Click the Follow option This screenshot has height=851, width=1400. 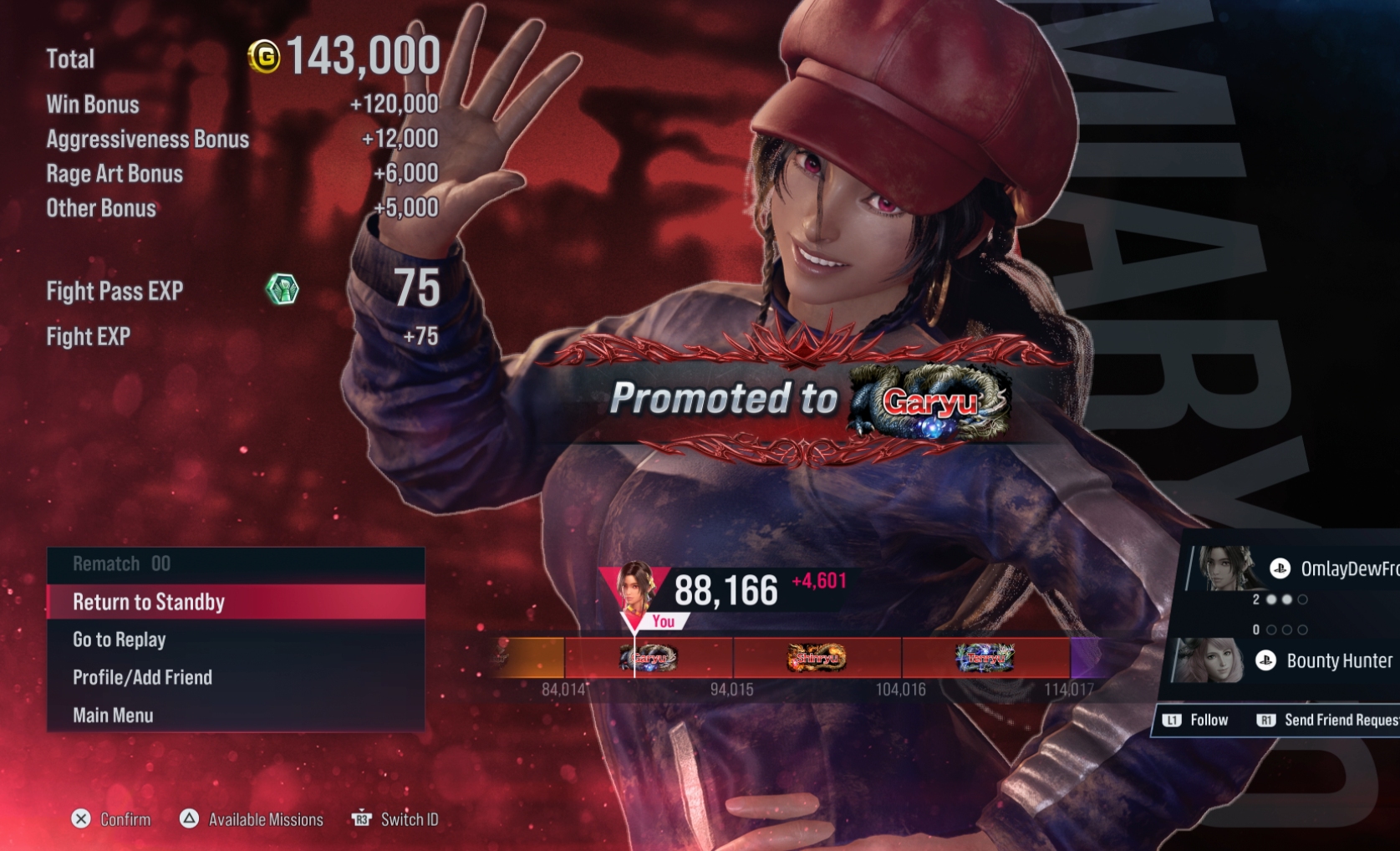pyautogui.click(x=1197, y=721)
